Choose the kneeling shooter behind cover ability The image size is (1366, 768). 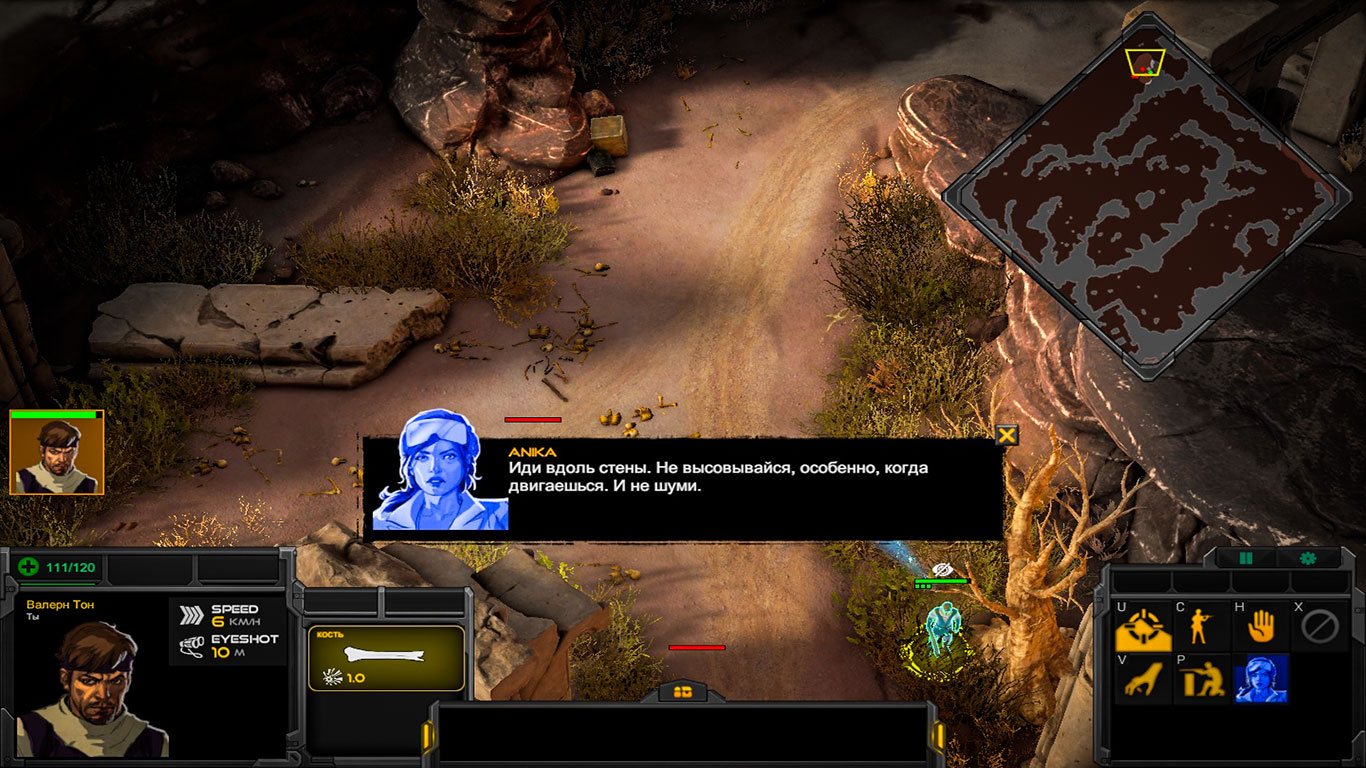coord(1201,679)
